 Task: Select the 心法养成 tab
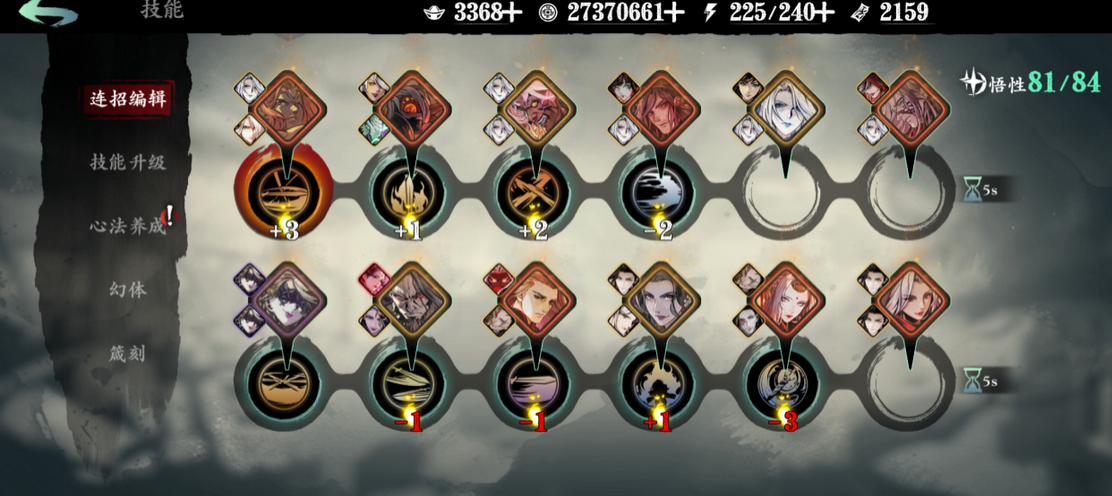click(x=127, y=225)
